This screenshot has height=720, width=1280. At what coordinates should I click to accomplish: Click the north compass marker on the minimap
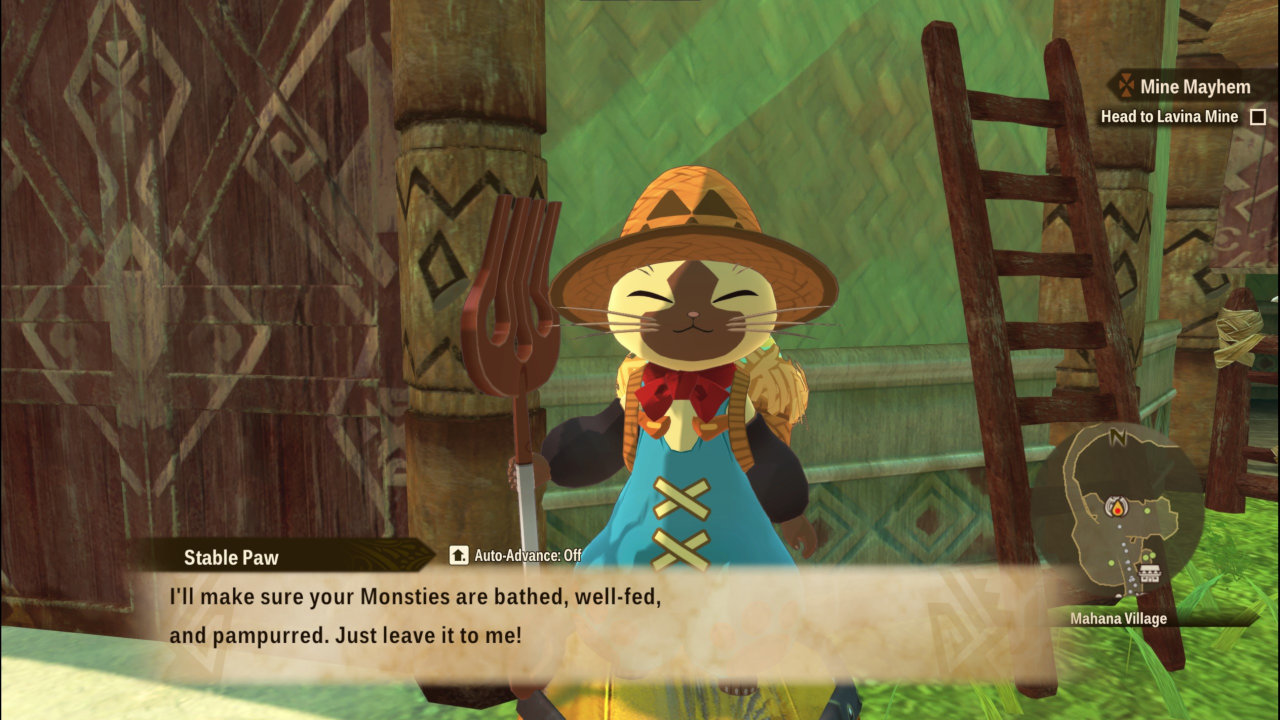(x=1116, y=436)
